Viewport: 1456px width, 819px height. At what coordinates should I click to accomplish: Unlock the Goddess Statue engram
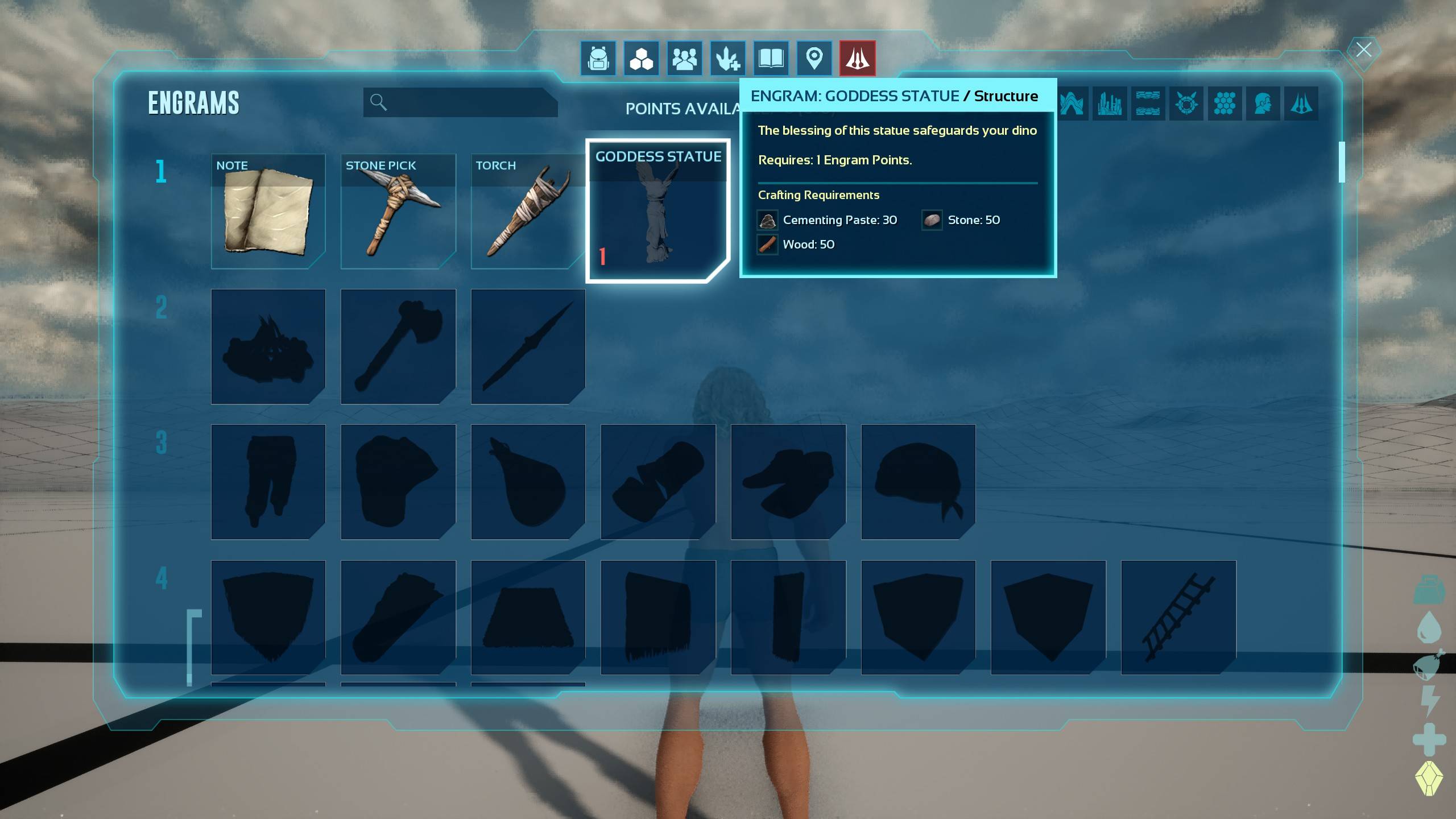click(658, 211)
